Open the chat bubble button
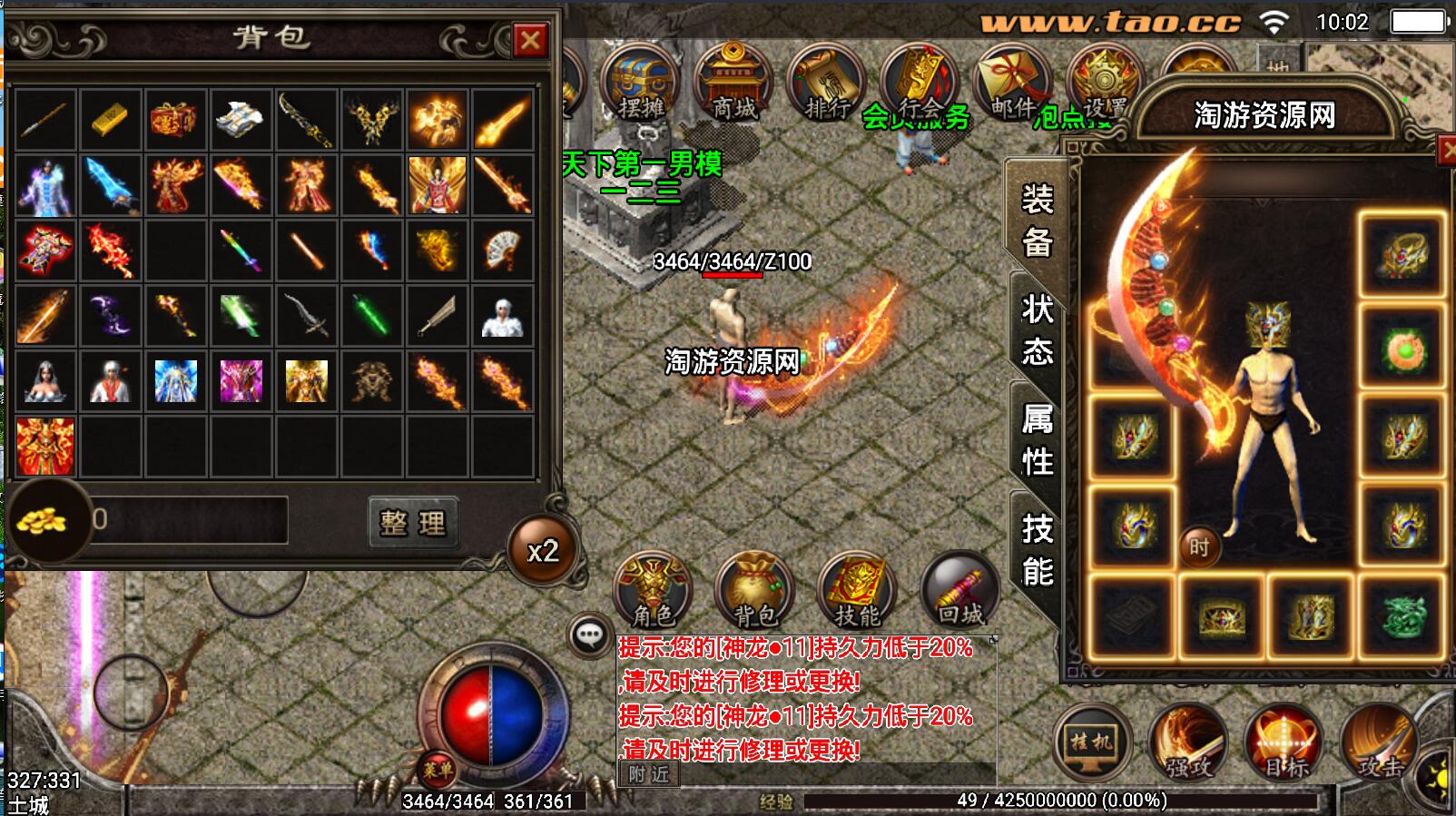1456x816 pixels. pyautogui.click(x=590, y=634)
